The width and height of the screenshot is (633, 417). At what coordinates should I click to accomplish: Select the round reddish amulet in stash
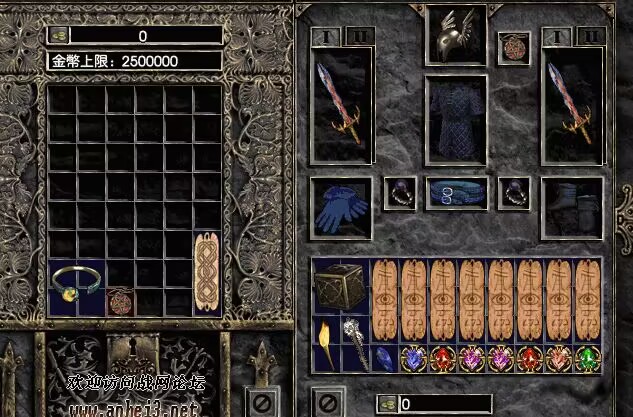coord(120,302)
